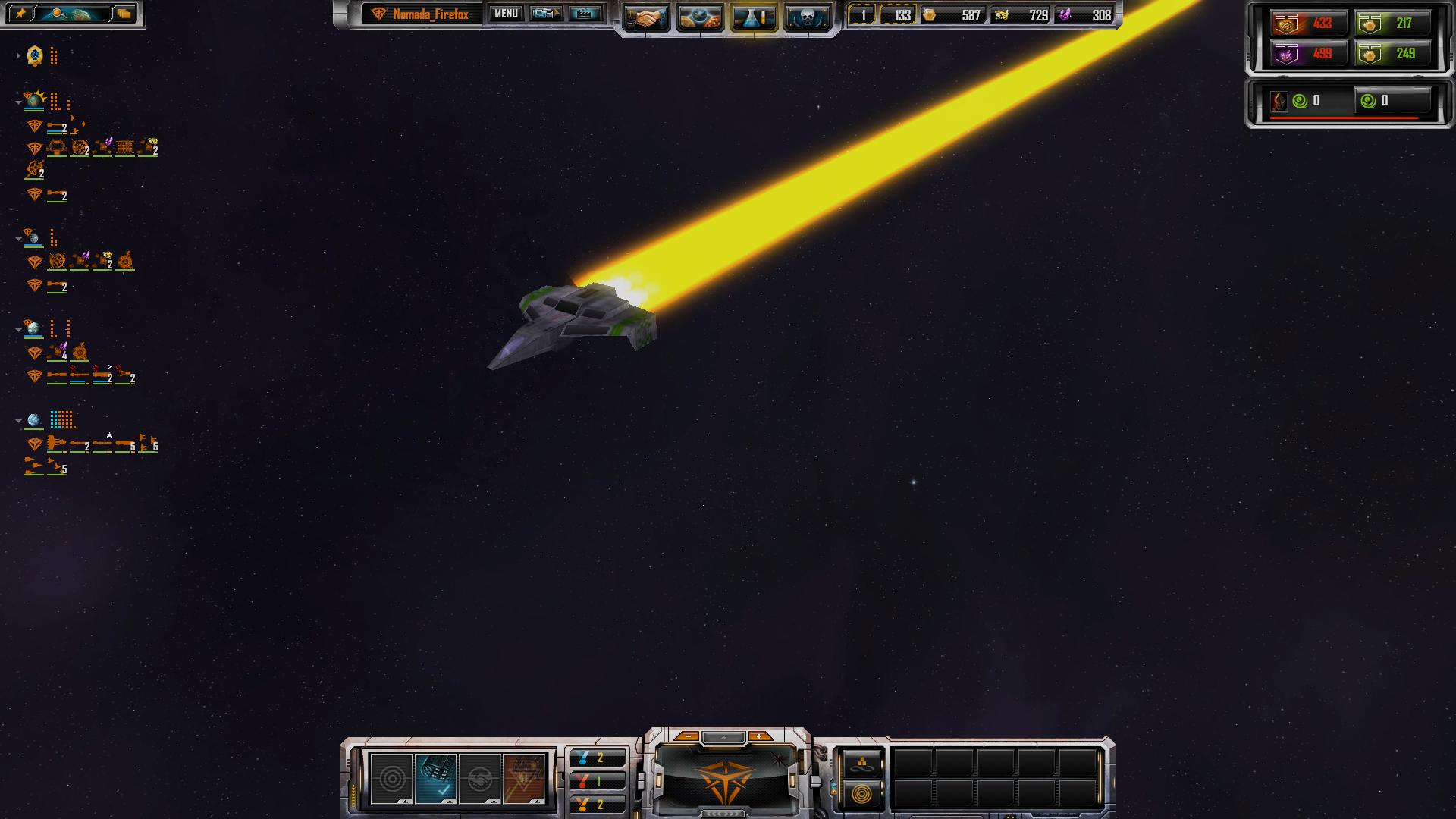Click the clapperboard cinematic mode button
Viewport: 1456px width, 819px height.
pyautogui.click(x=585, y=14)
